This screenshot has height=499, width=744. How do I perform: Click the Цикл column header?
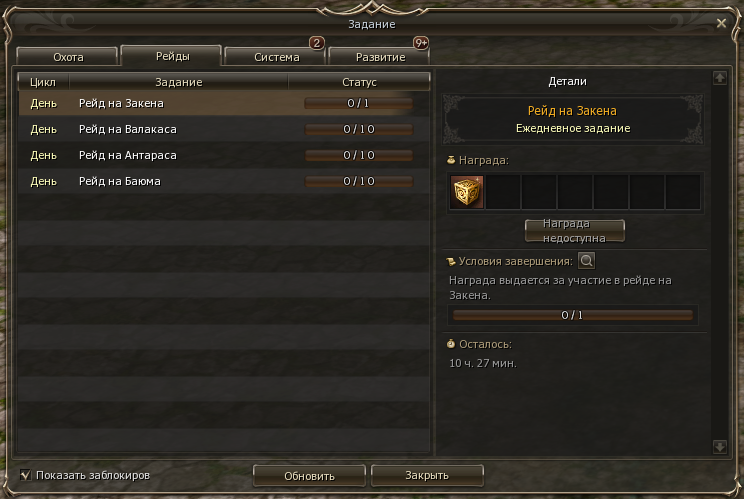click(44, 82)
